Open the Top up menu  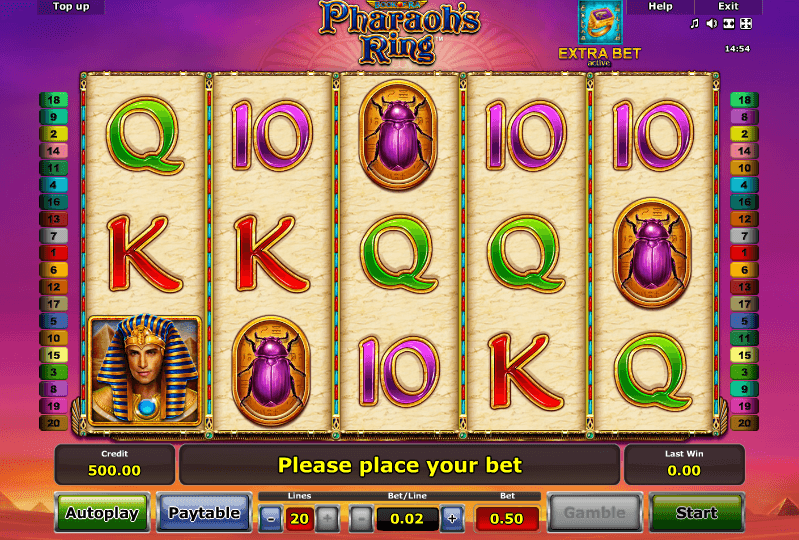71,7
